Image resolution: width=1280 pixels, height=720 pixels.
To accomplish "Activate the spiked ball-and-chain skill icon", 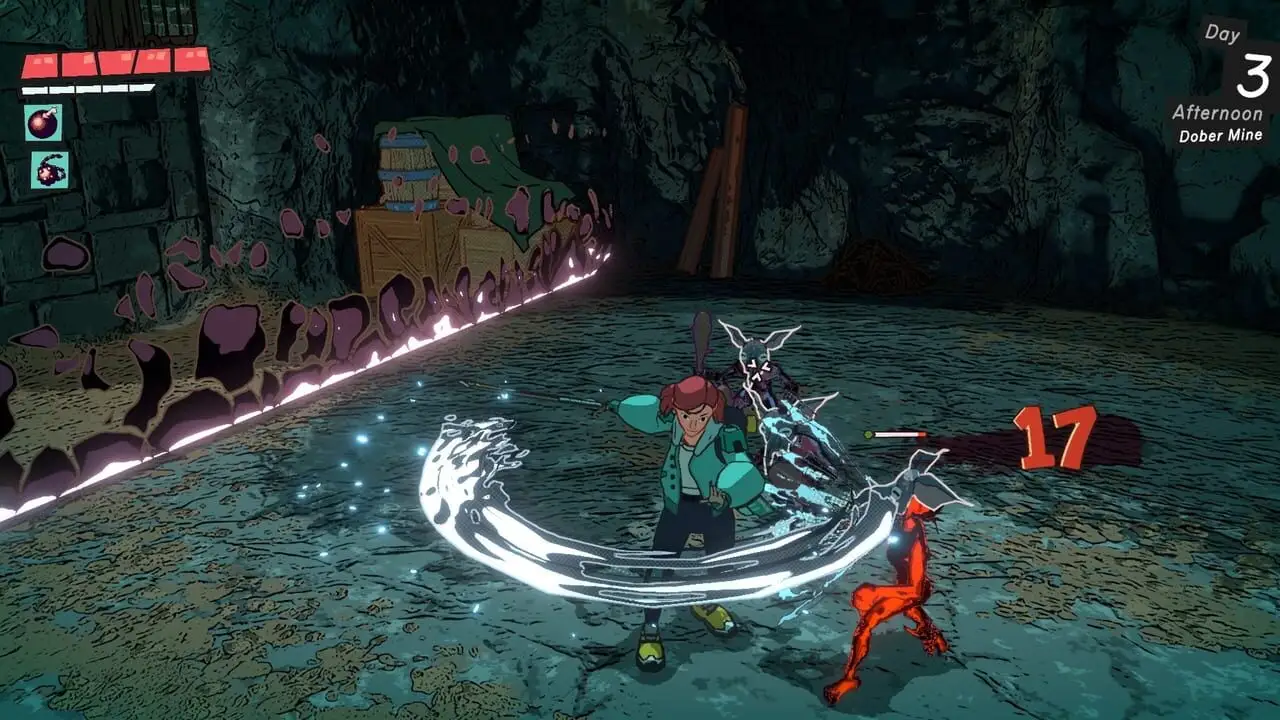I will click(x=49, y=170).
